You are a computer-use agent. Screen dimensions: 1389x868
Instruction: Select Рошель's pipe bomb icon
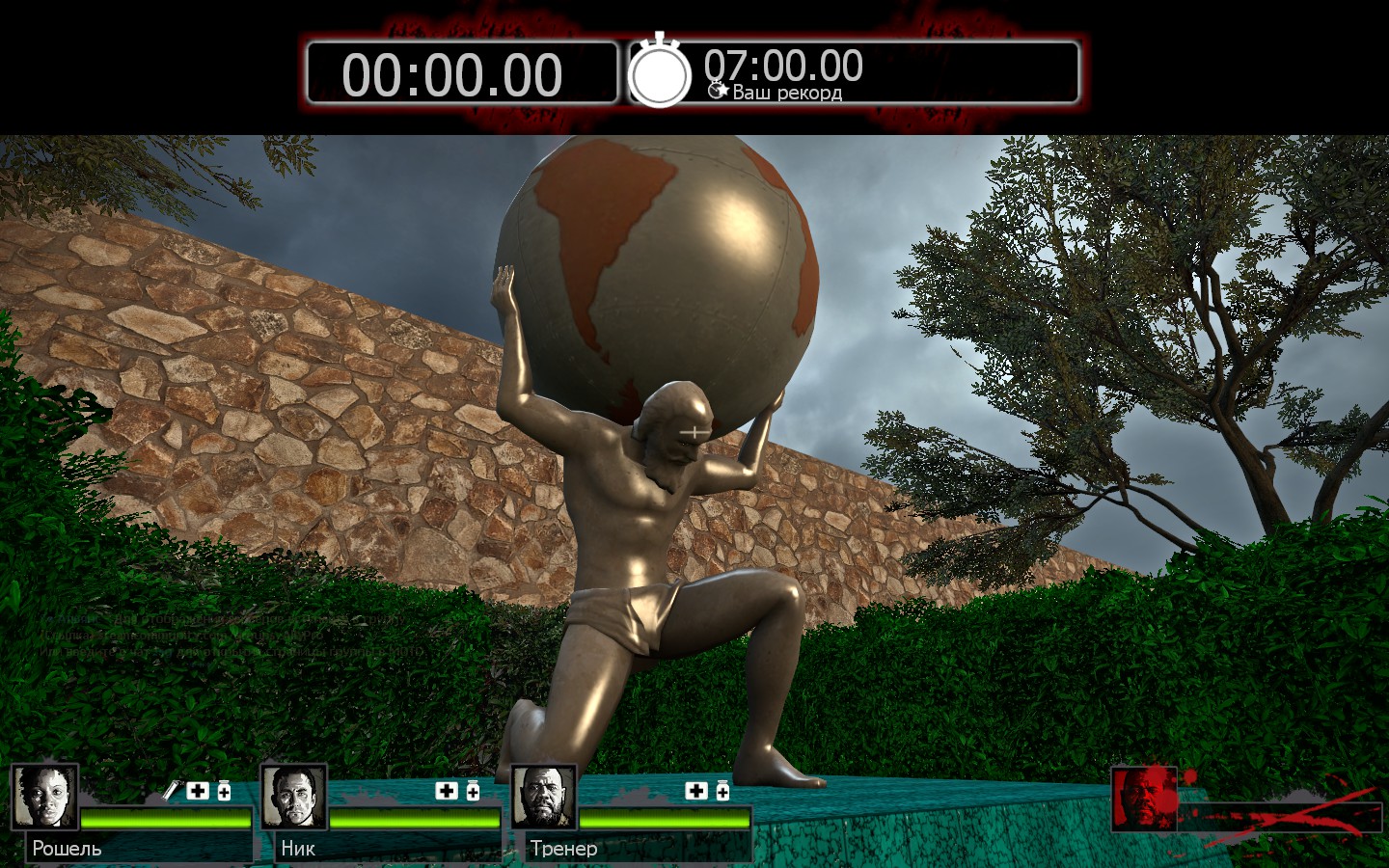(x=171, y=791)
